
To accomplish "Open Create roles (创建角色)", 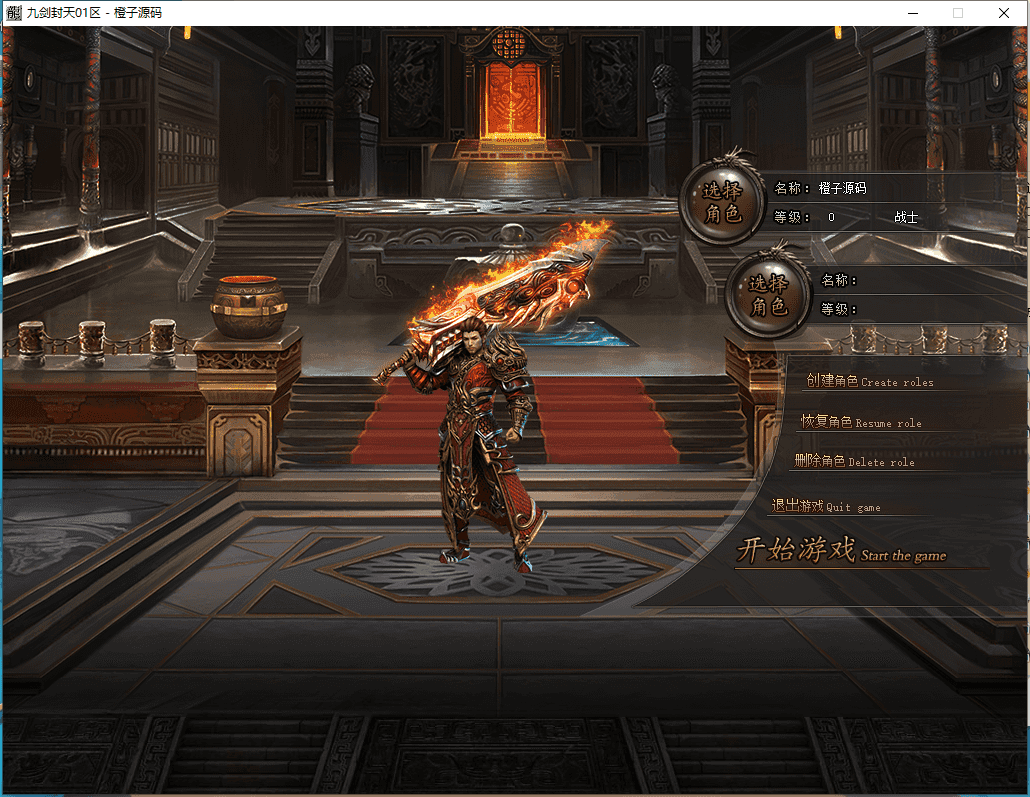I will pyautogui.click(x=869, y=381).
